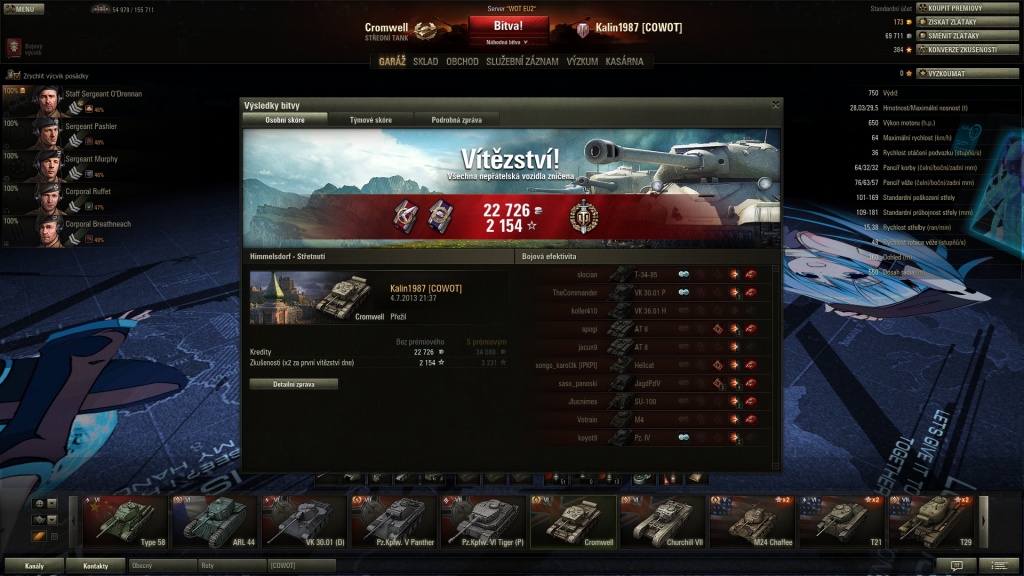Select the Type 58 tank in carousel

pyautogui.click(x=126, y=520)
